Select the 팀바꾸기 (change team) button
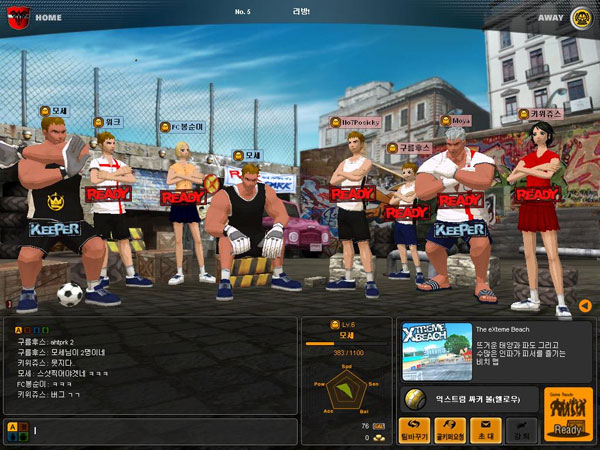 tap(415, 429)
